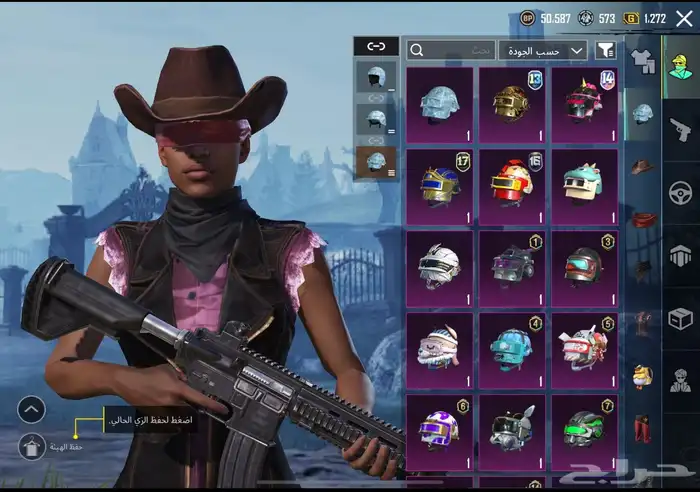Select the level 17 blue visor helmet

[x=439, y=184]
